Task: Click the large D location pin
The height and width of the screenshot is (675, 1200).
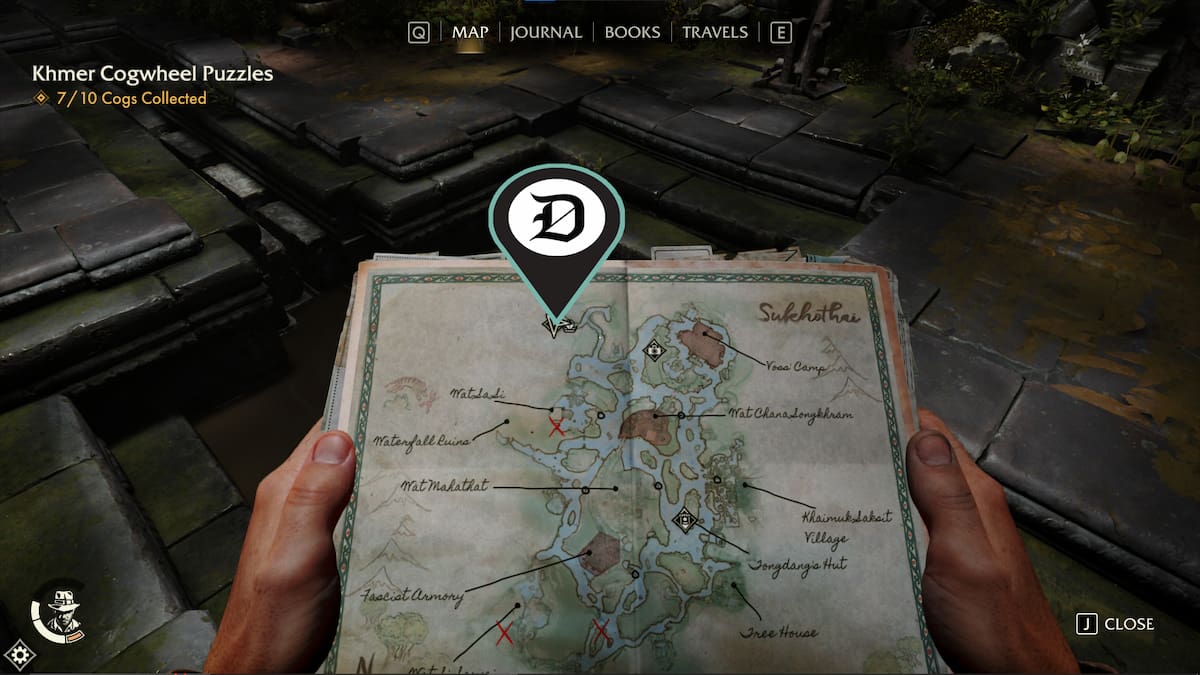Action: pos(556,229)
